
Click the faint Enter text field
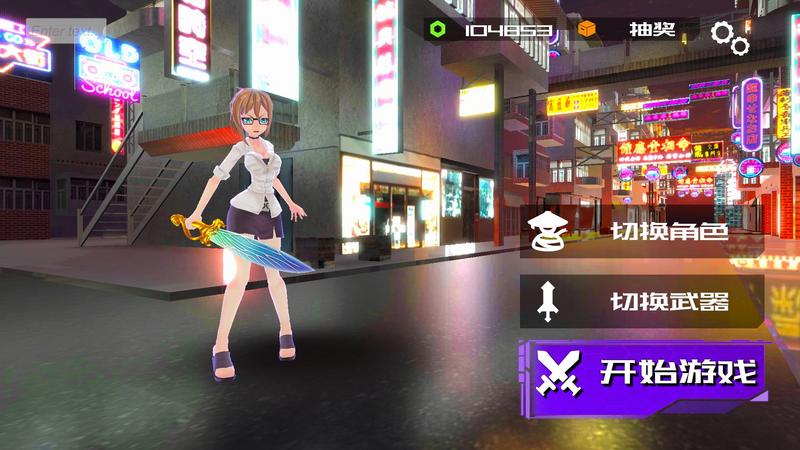(x=66, y=31)
